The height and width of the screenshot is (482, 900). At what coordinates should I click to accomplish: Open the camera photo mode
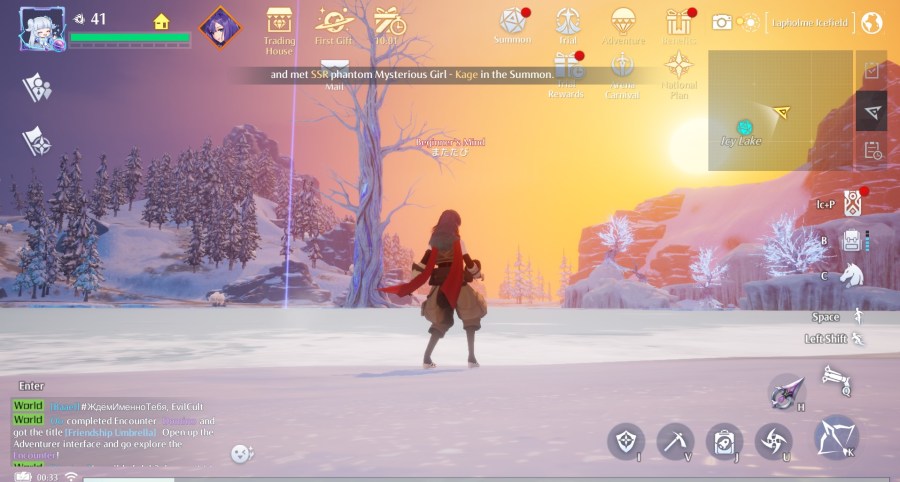(x=722, y=22)
